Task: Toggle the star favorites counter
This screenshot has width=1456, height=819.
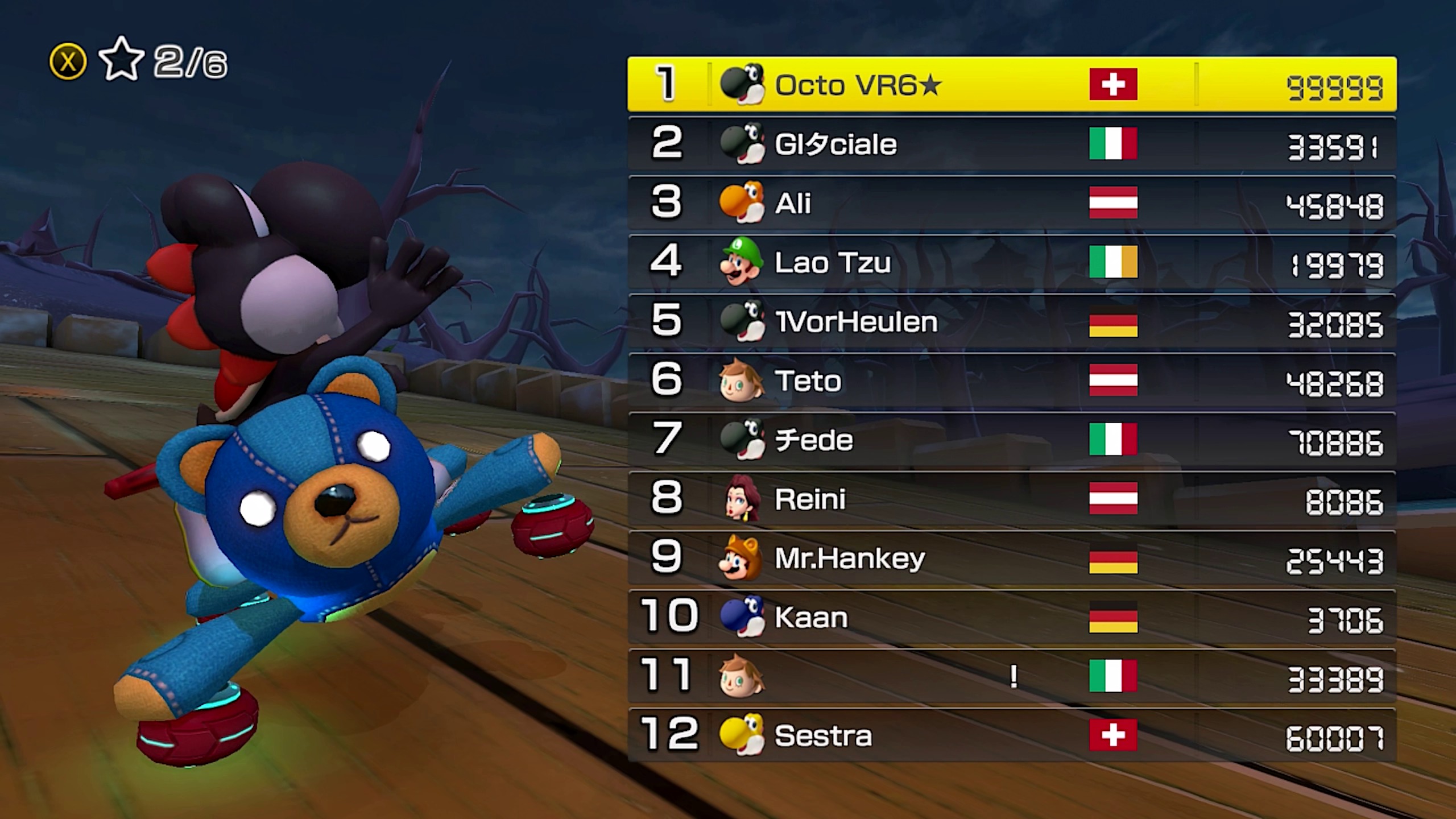Action: click(122, 60)
